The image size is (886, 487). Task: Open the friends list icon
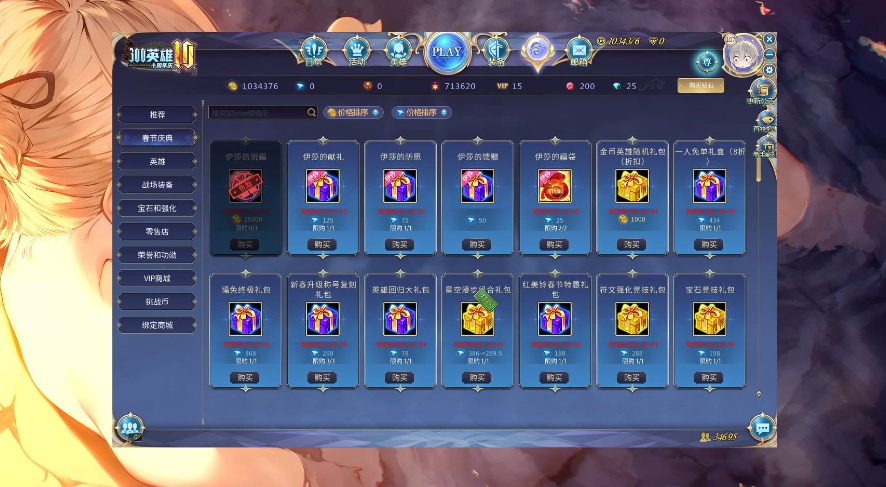click(x=129, y=427)
